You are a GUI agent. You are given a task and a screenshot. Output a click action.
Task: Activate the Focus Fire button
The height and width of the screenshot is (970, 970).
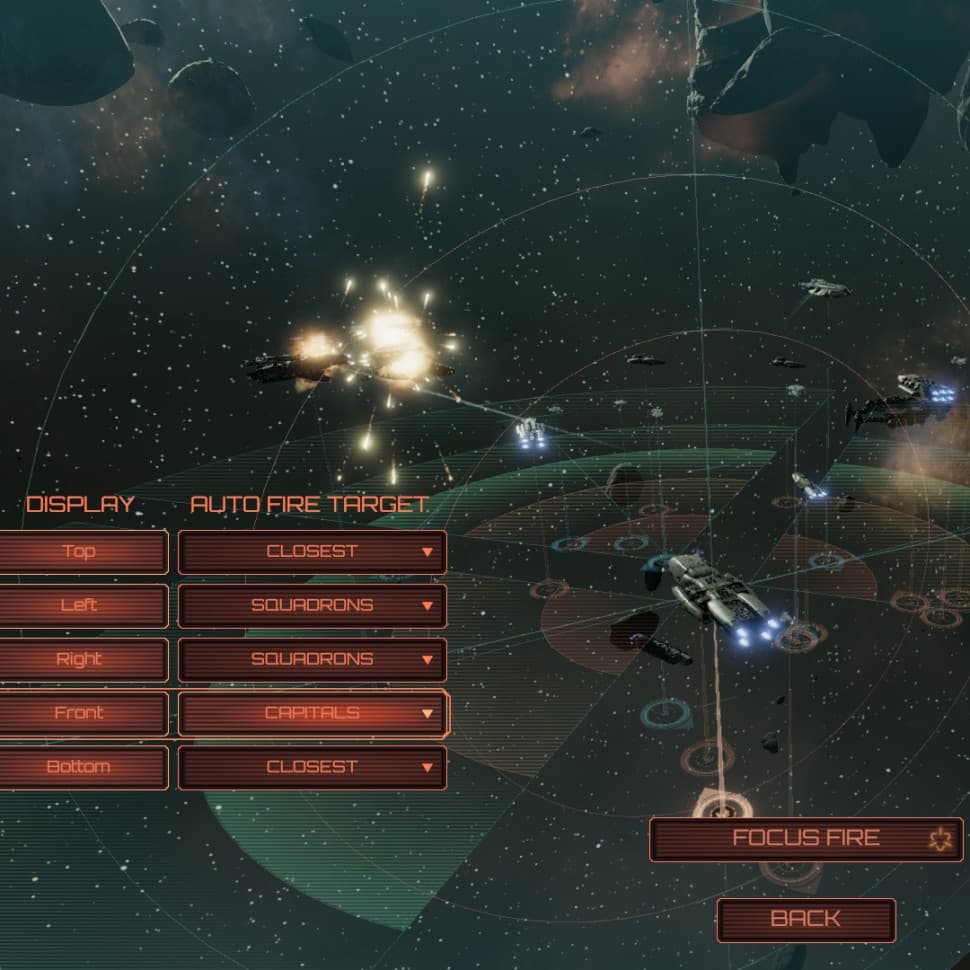point(806,839)
